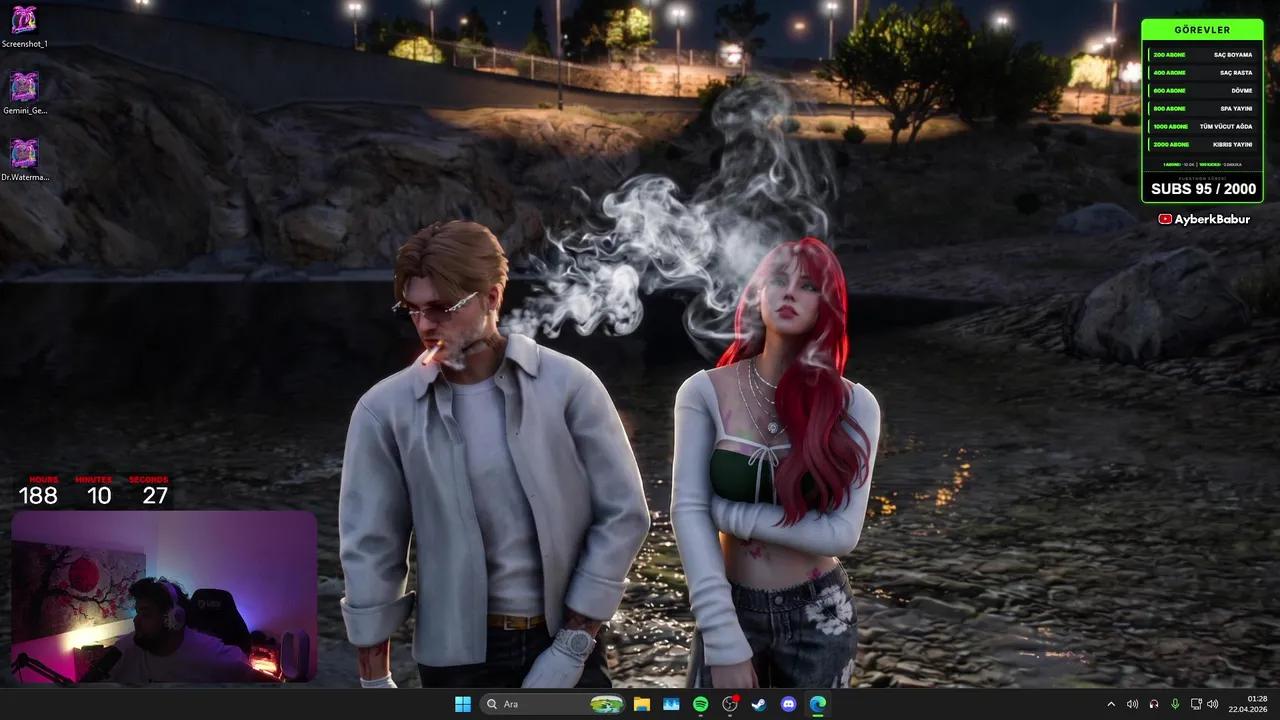Screen dimensions: 1280x720
Task: Select the SAÇ BOYAMA goal row
Action: tap(1202, 54)
